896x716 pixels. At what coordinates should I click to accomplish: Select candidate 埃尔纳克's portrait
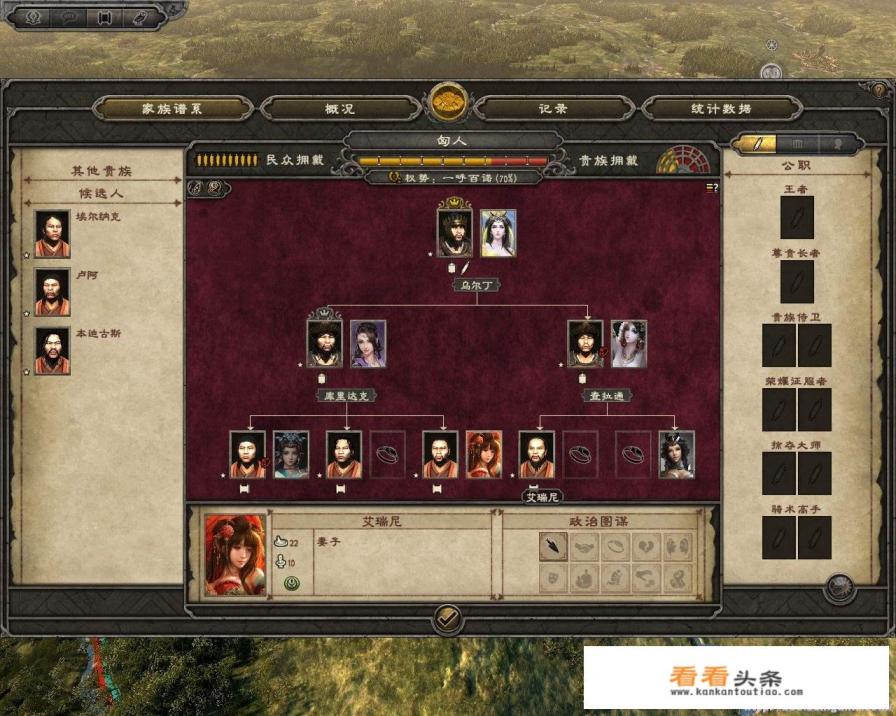[x=52, y=234]
